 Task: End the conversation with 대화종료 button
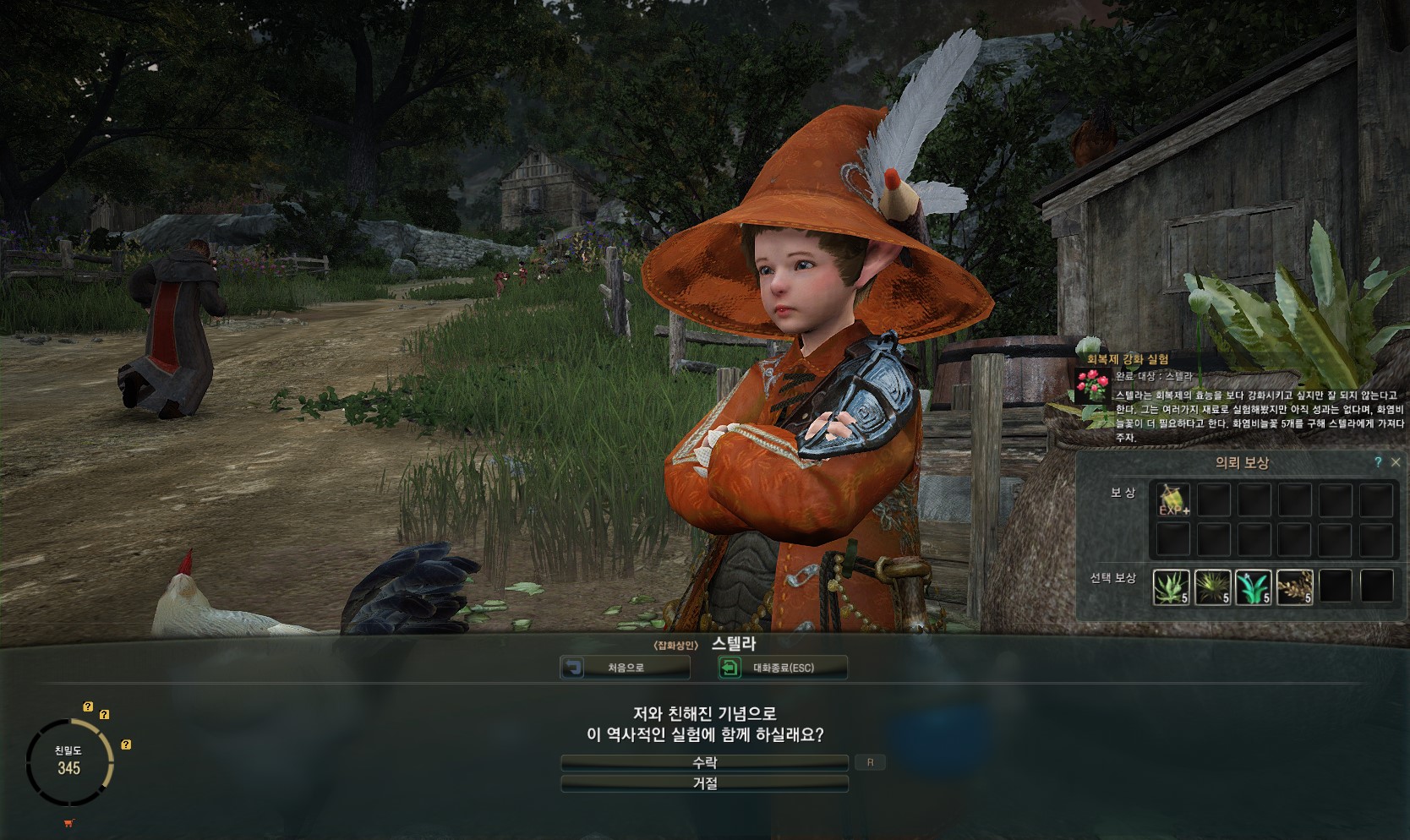coord(782,668)
